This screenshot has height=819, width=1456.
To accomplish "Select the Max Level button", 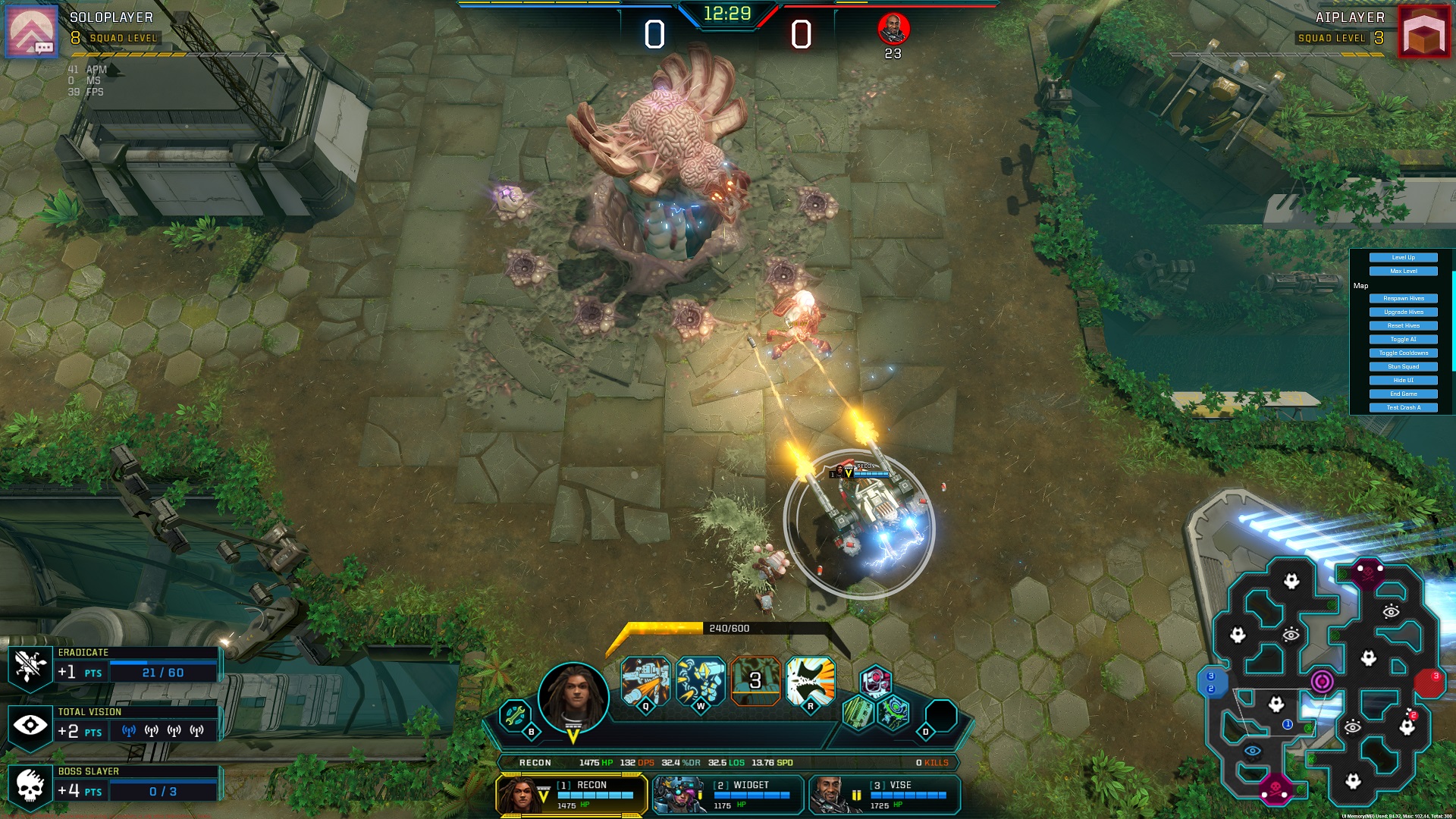I will (1403, 271).
